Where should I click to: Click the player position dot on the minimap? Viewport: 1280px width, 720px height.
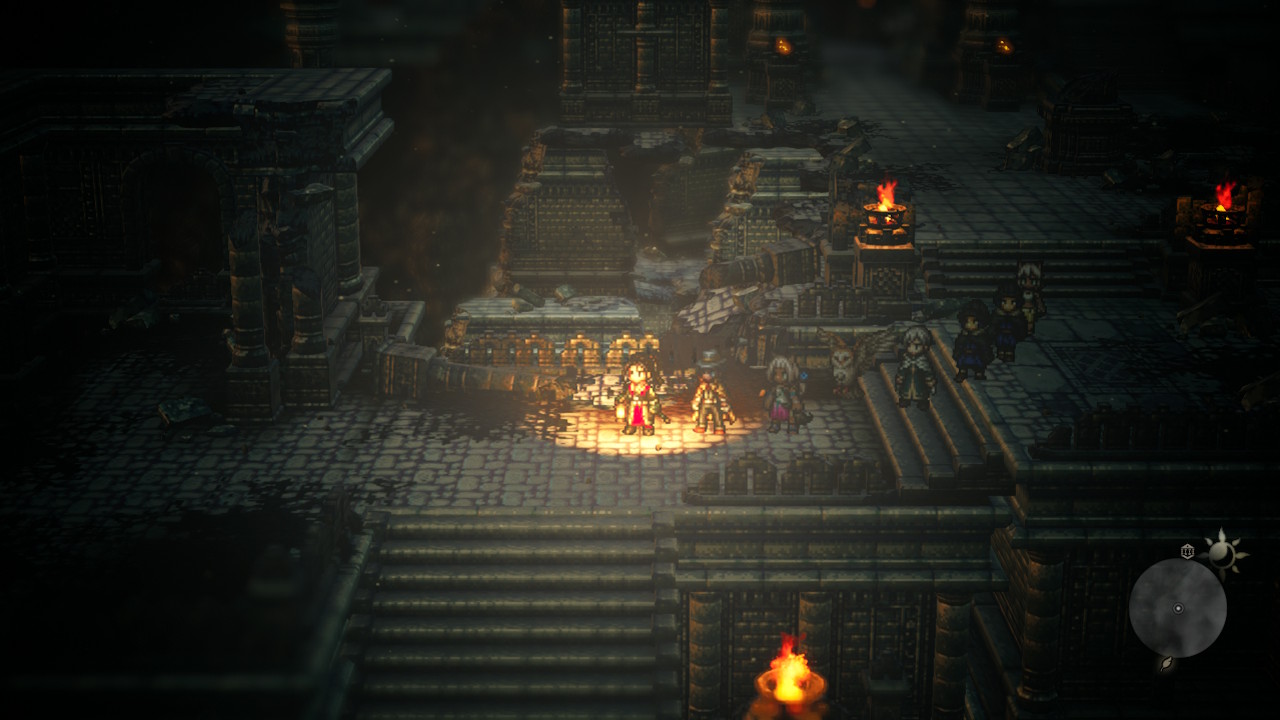coord(1178,609)
